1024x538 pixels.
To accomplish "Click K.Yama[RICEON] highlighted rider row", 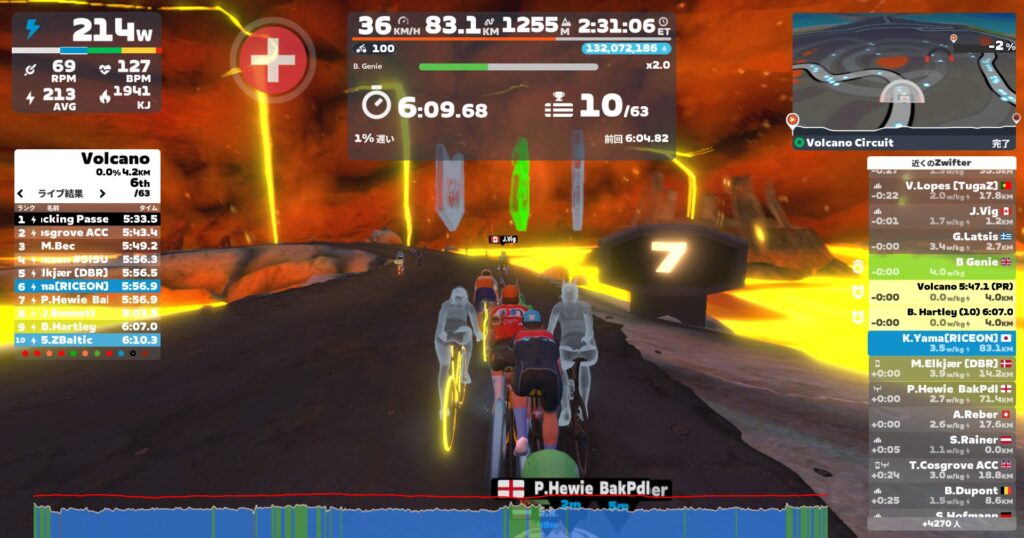I will 941,343.
